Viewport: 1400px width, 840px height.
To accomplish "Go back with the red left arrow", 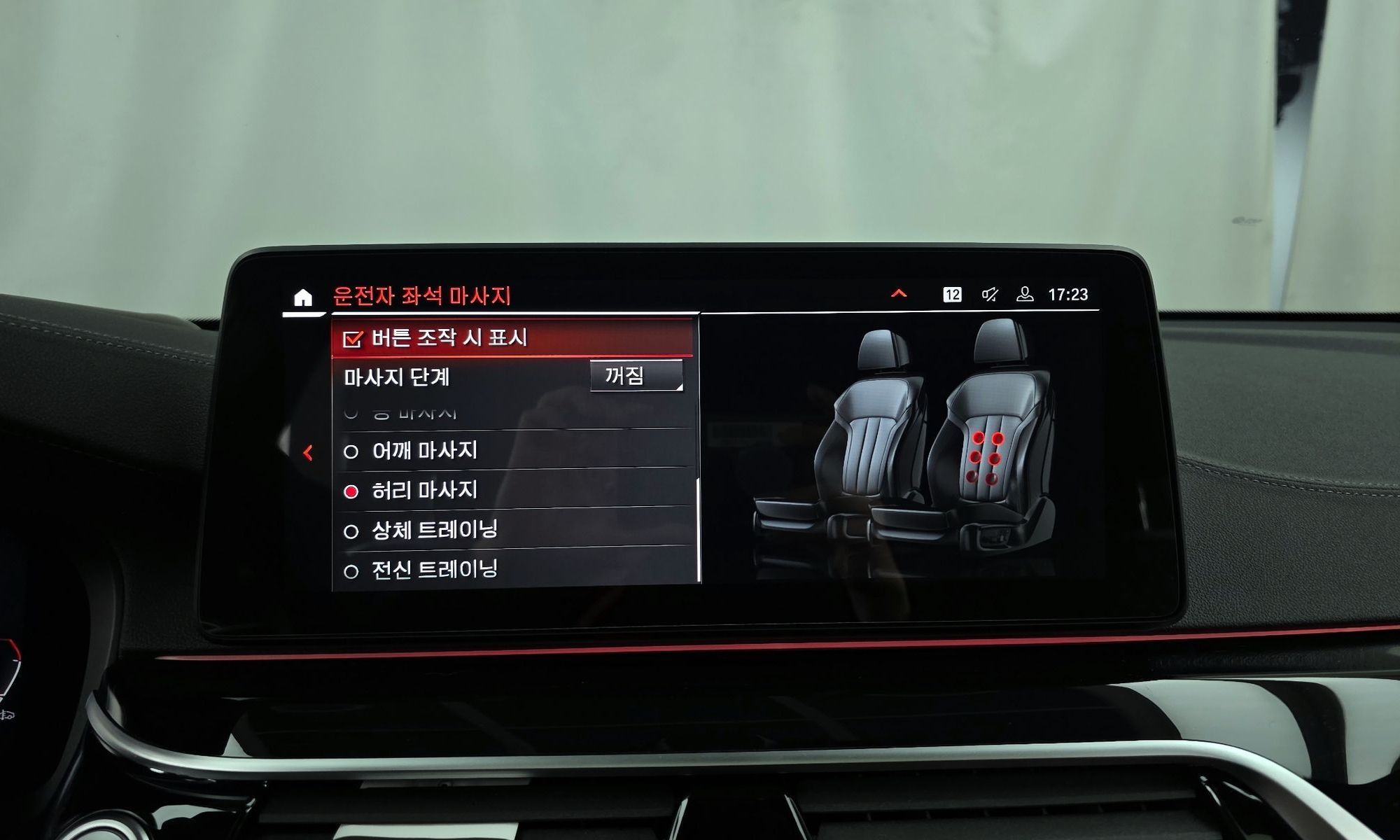I will 308,453.
